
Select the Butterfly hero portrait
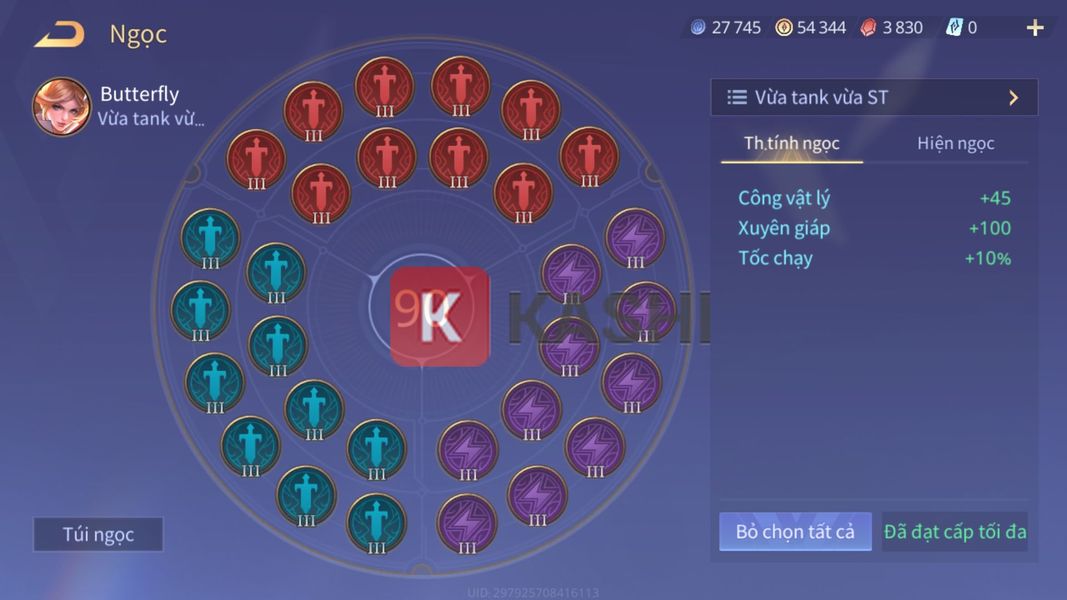click(61, 107)
